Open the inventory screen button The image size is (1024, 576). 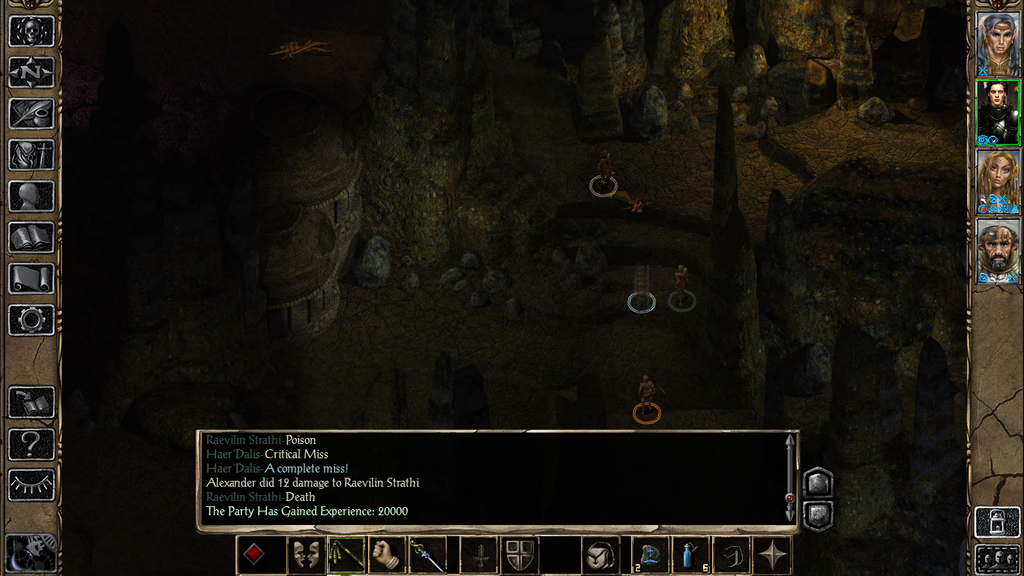point(31,154)
